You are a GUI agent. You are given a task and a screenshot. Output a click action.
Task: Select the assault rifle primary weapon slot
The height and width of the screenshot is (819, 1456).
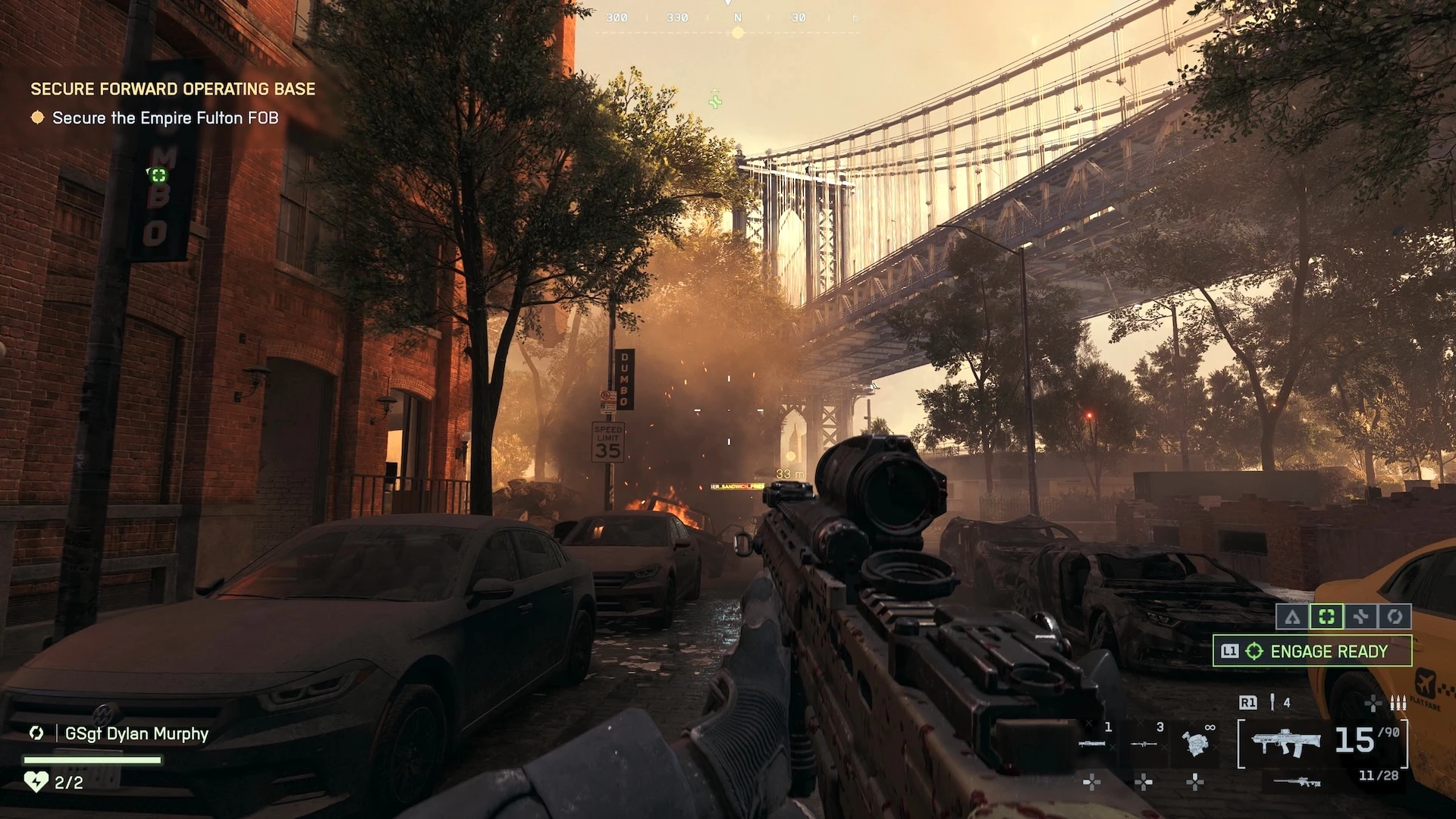point(1287,742)
